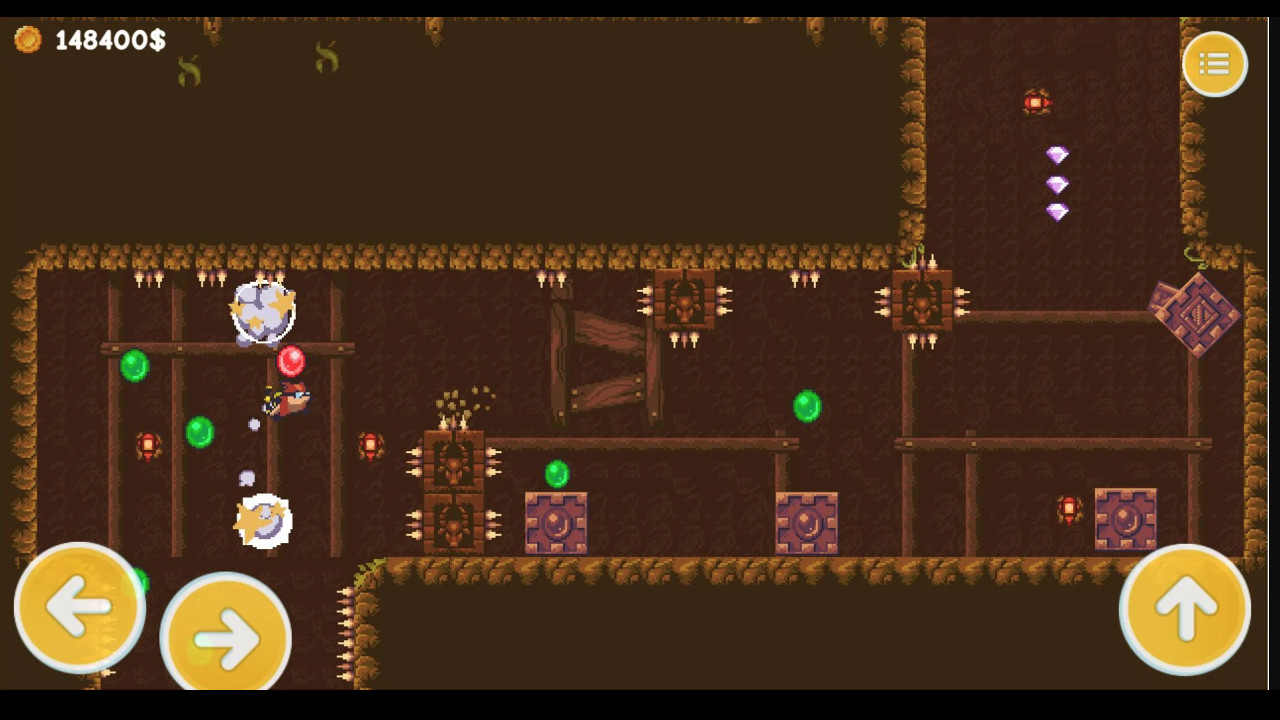
Task: Tap the up arrow jump control
Action: [1185, 609]
